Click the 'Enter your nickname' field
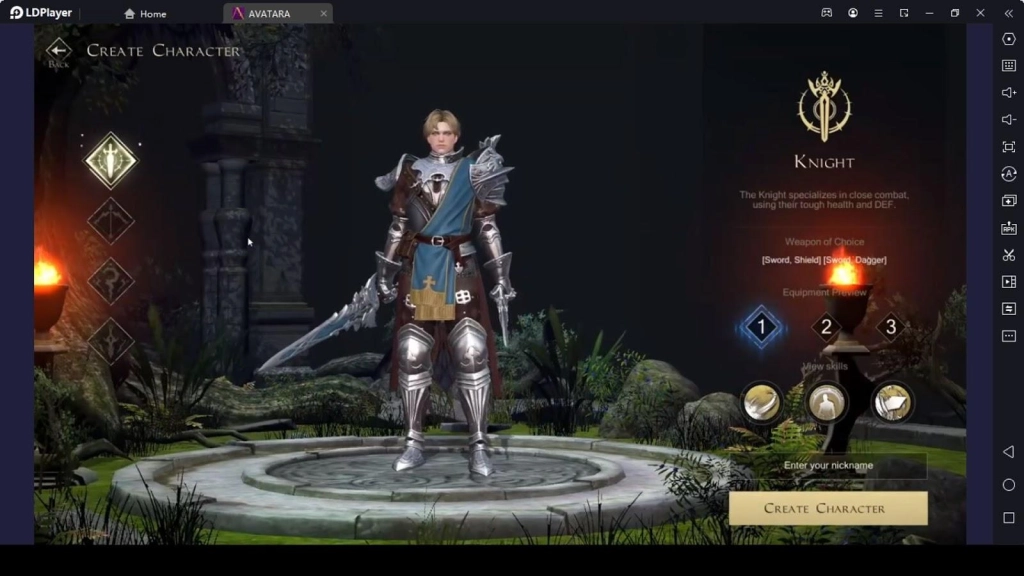 pos(828,466)
